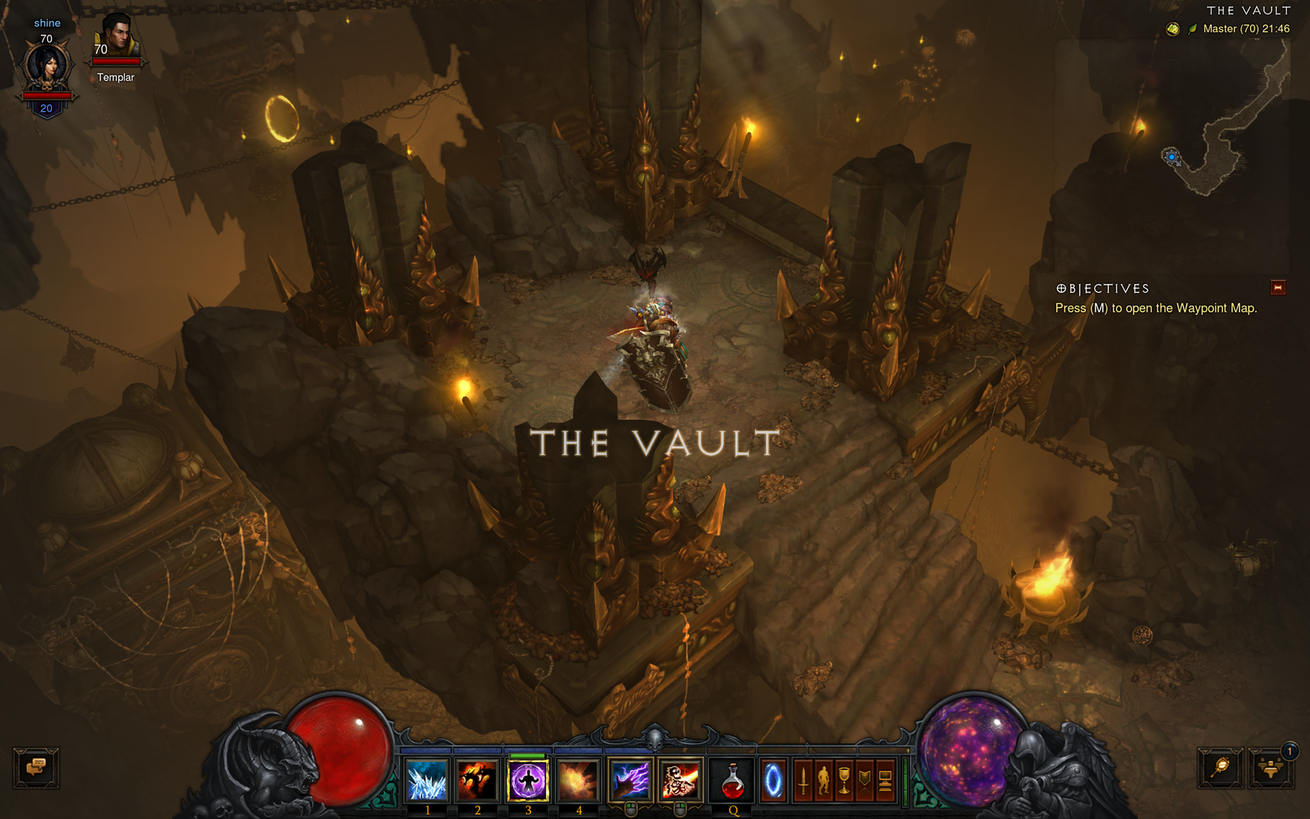Open the inventory via the sword icon
This screenshot has width=1310, height=819.
pos(802,779)
